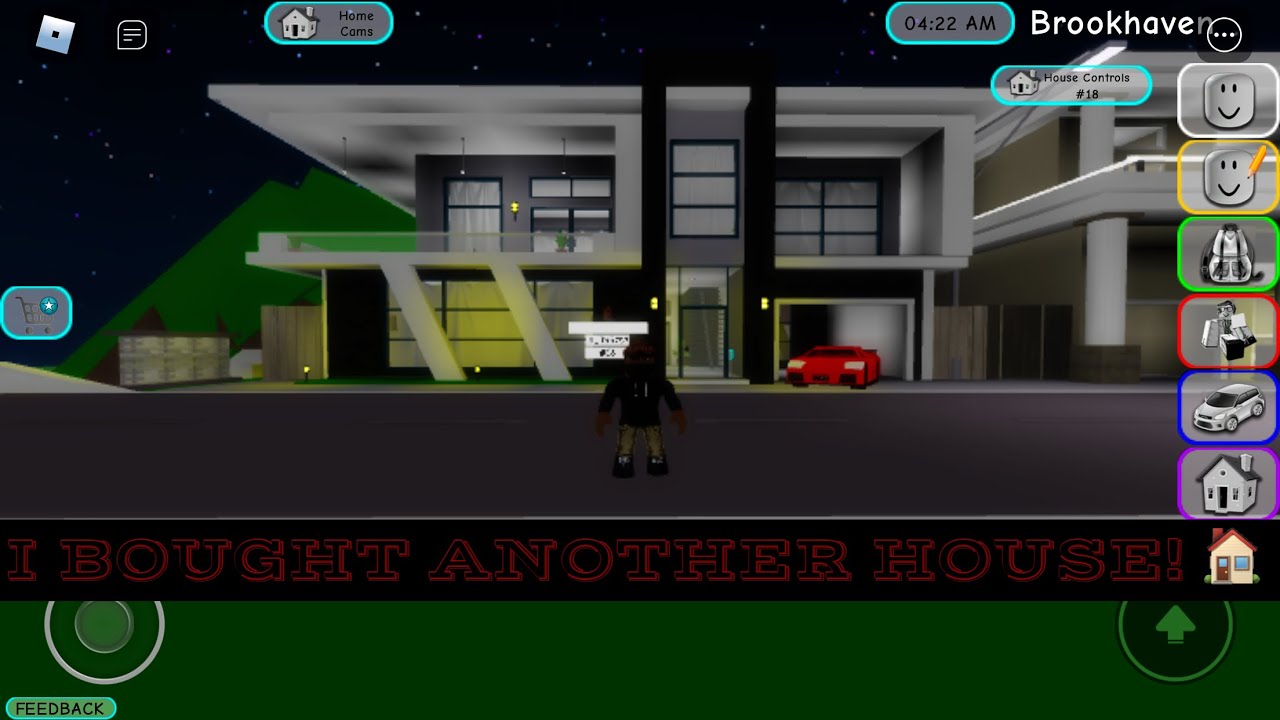Screen dimensions: 1280x720
Task: Open the three-dots options menu
Action: (1224, 35)
